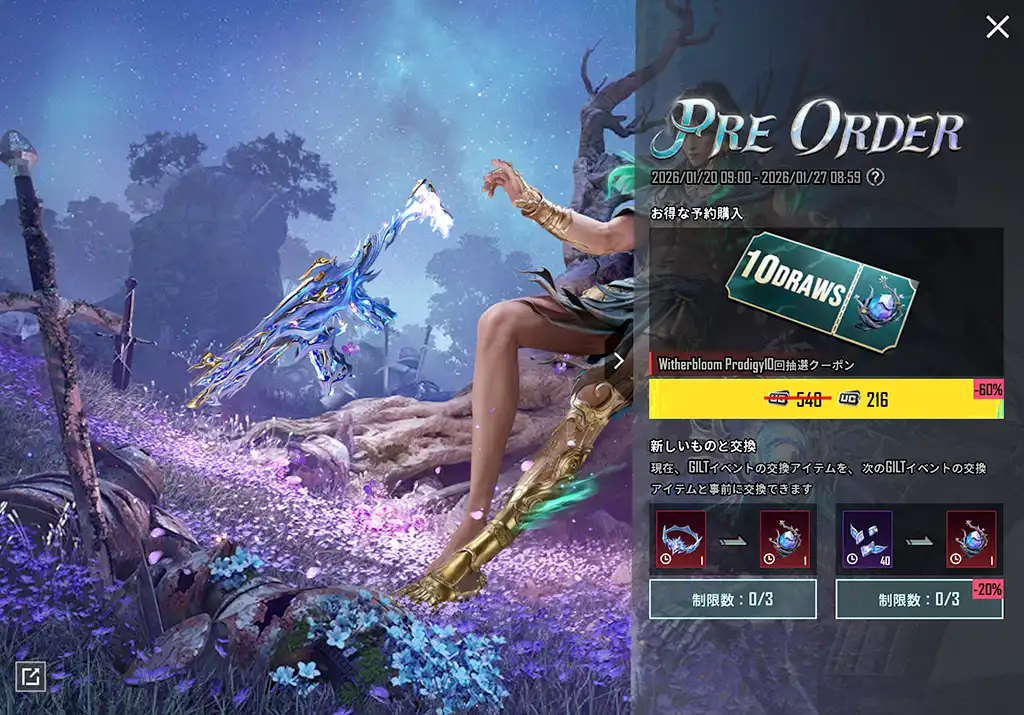1024x715 pixels.
Task: Click the exchange limit button marked -20%
Action: coord(919,599)
